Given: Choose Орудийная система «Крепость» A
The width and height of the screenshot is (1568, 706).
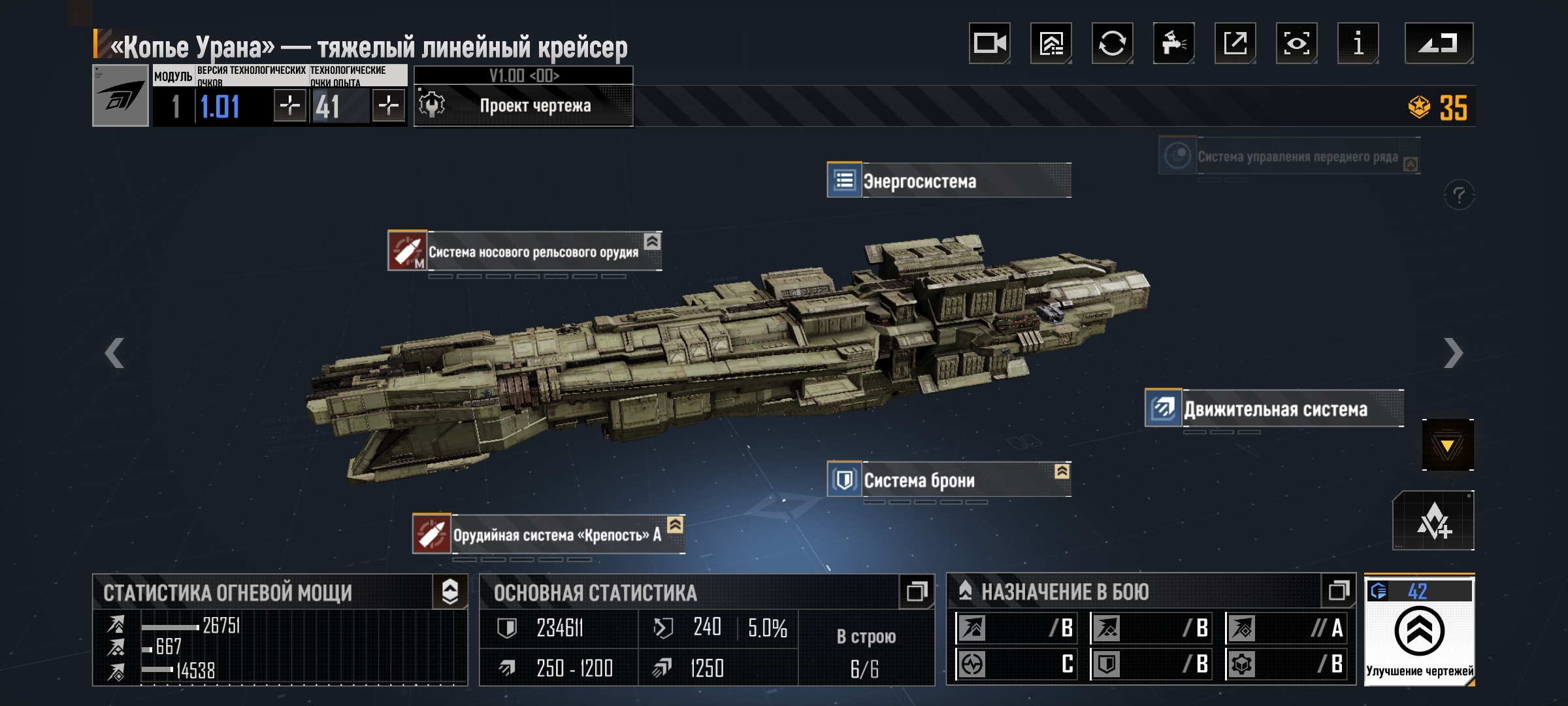Looking at the screenshot, I should click(x=549, y=535).
